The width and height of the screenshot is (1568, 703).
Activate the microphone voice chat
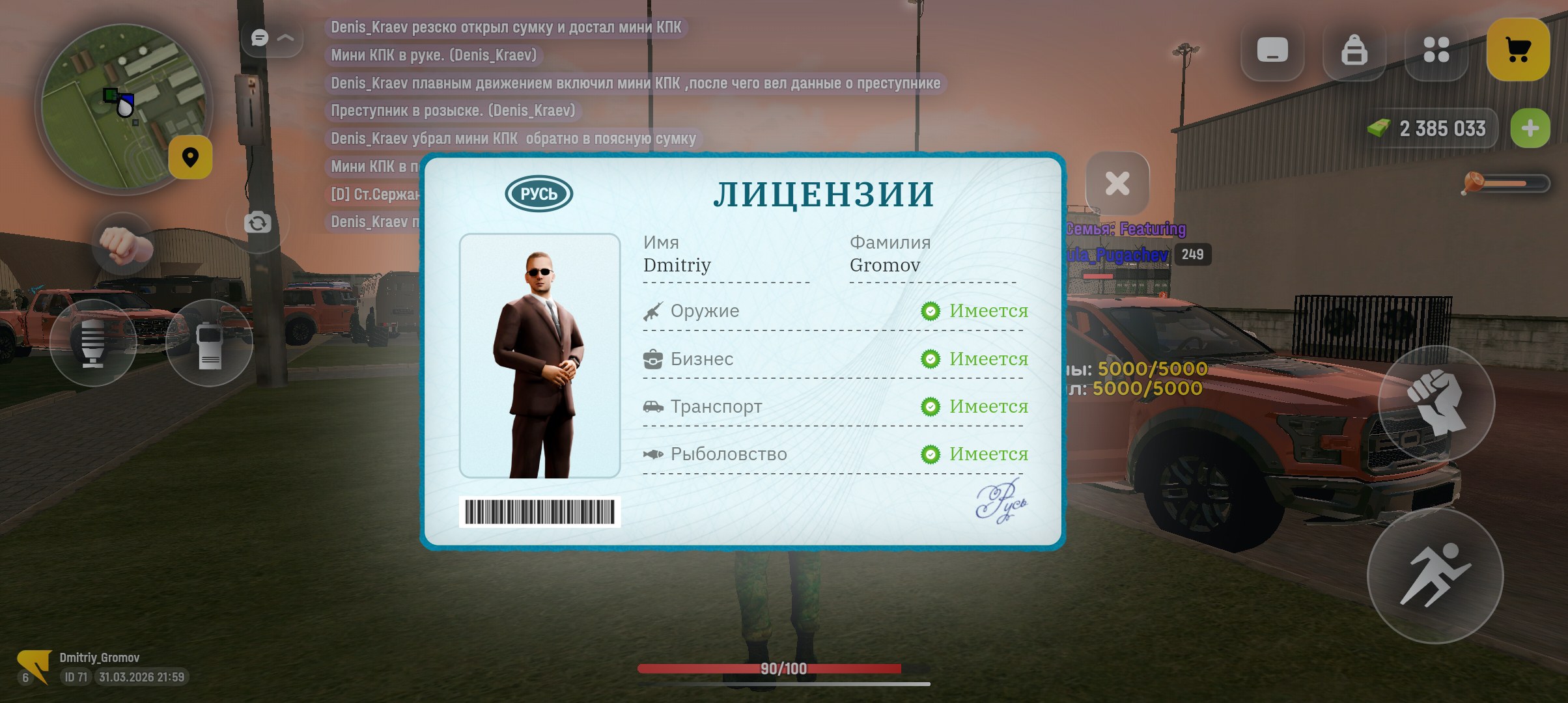point(93,342)
